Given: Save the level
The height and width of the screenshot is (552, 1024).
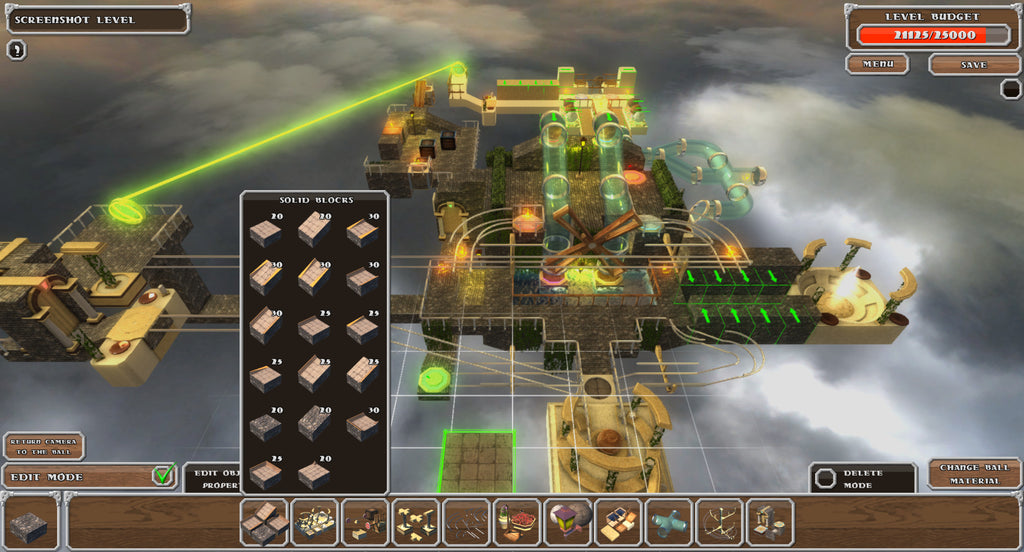Looking at the screenshot, I should pyautogui.click(x=973, y=64).
